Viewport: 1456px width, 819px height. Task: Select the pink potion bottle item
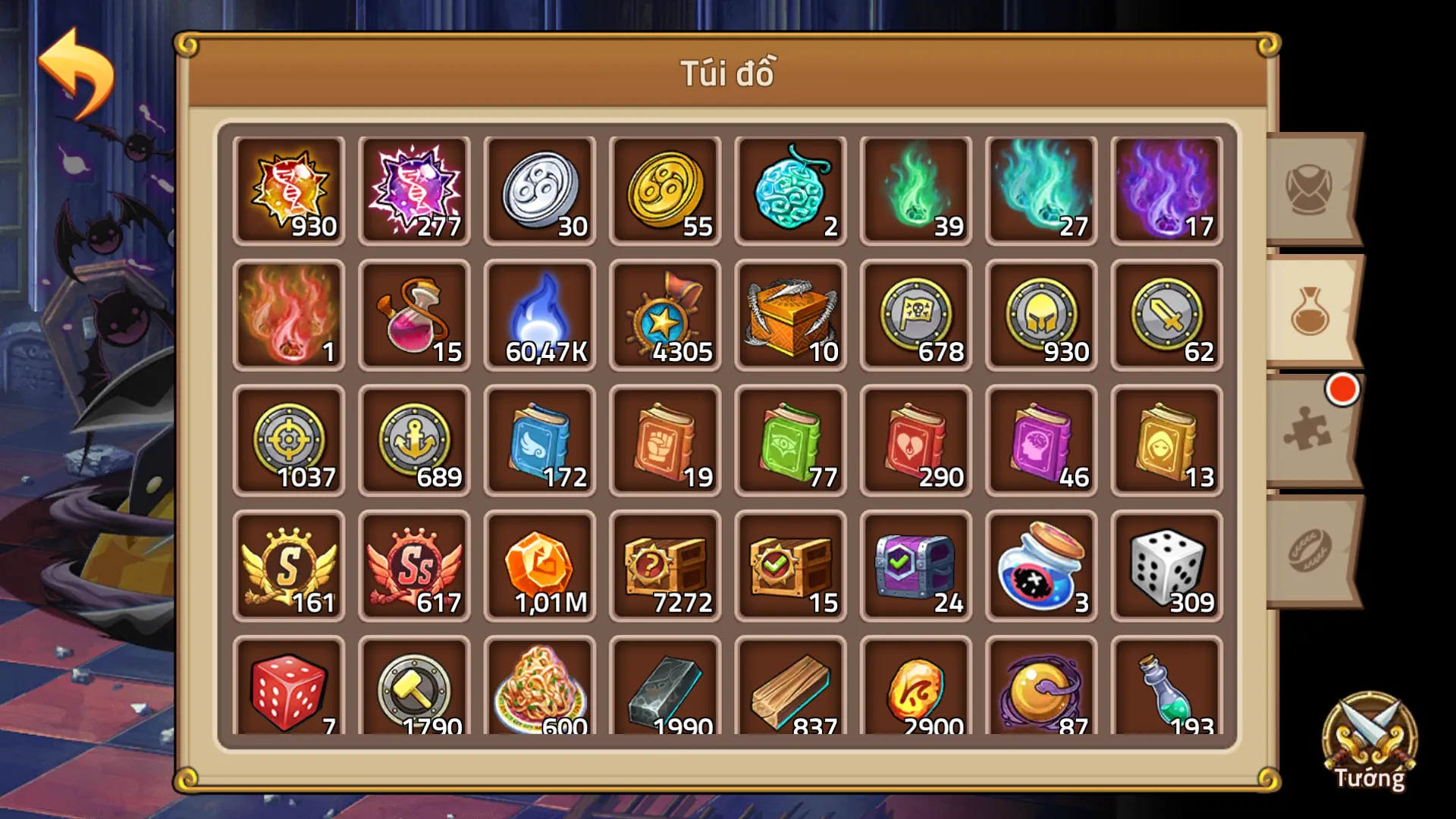[x=414, y=314]
